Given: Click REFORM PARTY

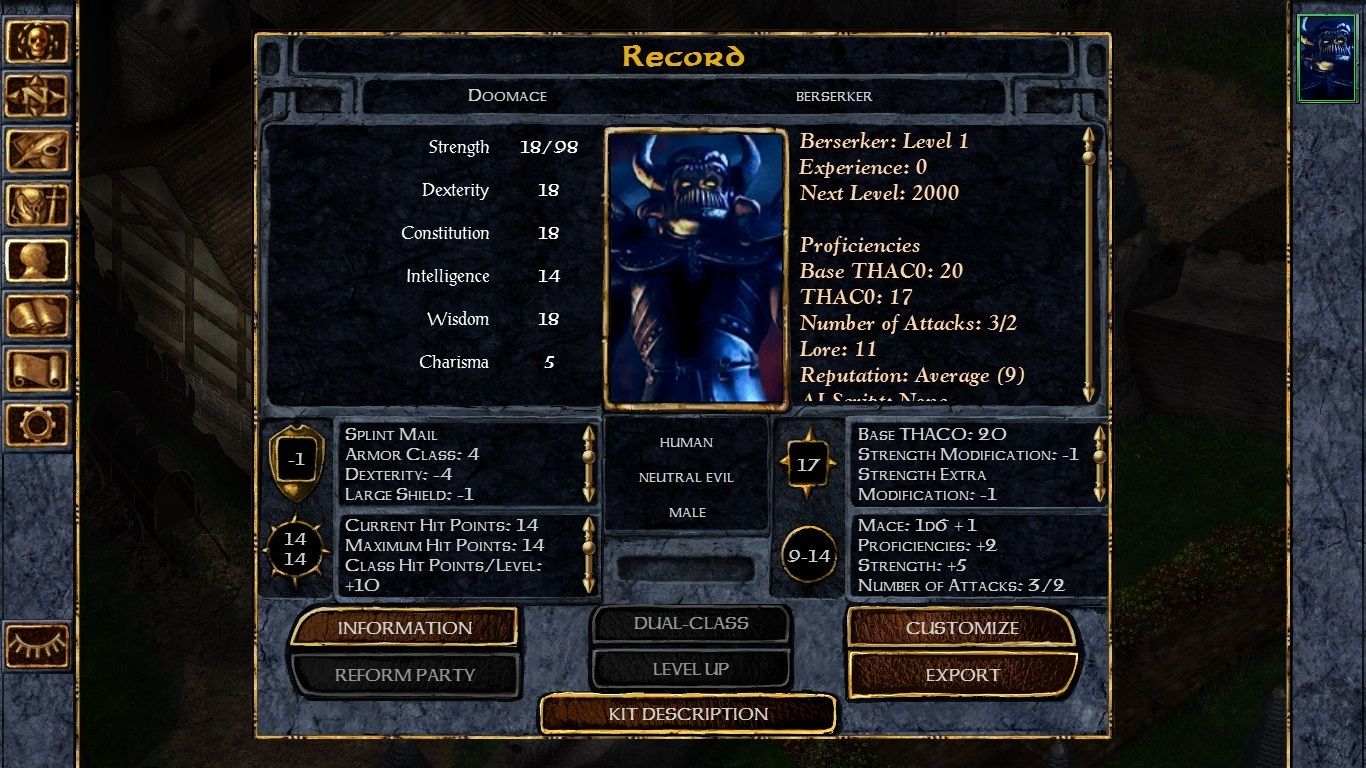Looking at the screenshot, I should 404,675.
